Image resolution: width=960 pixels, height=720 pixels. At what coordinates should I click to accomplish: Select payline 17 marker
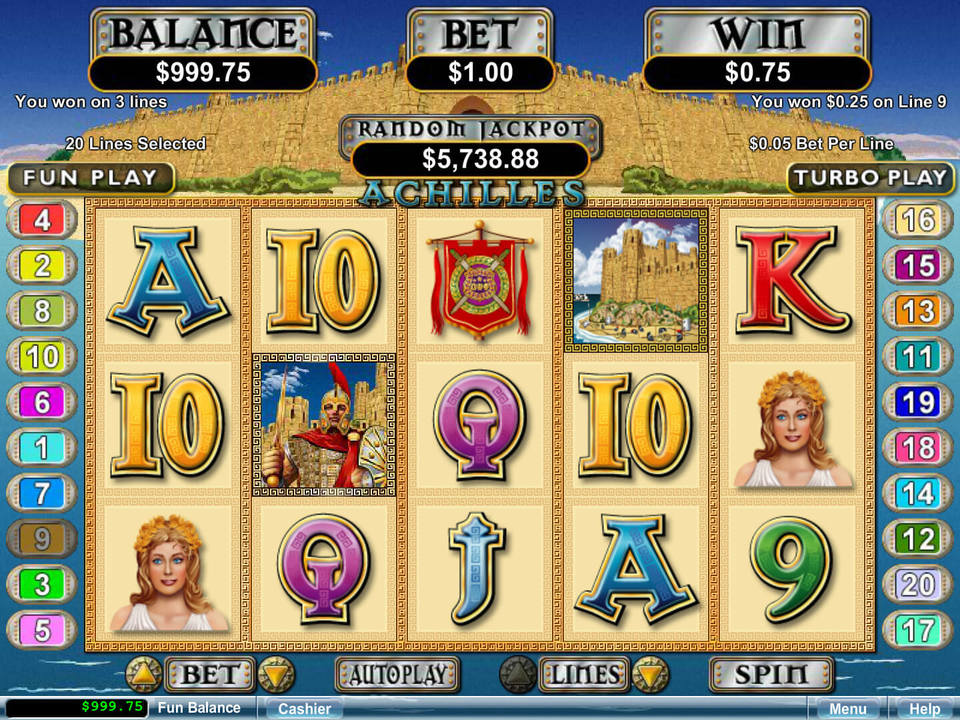click(918, 630)
